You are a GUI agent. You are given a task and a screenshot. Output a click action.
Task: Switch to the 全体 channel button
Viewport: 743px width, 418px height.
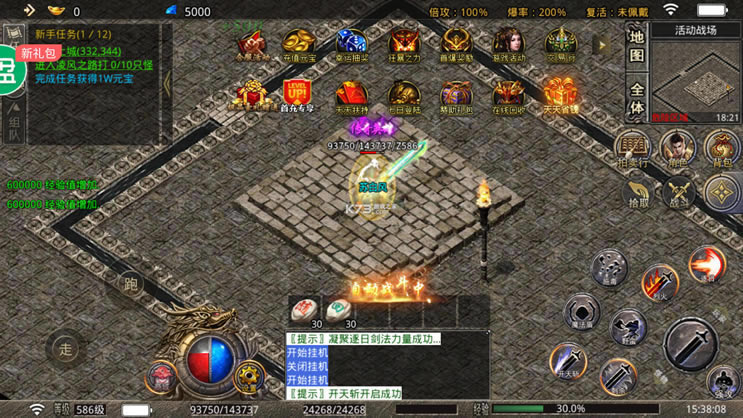[x=637, y=98]
